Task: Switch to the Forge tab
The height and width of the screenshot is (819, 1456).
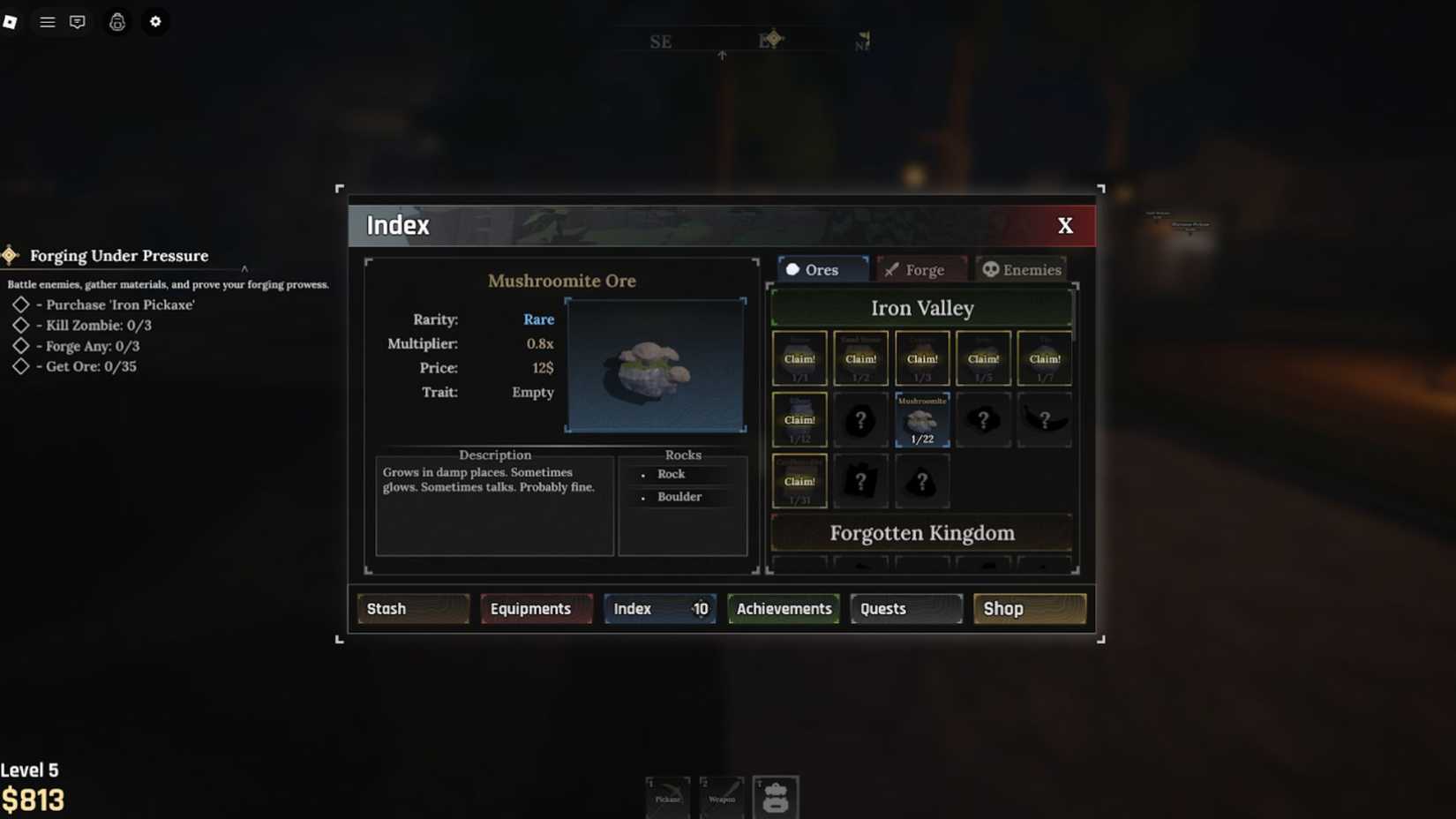Action: tap(920, 269)
